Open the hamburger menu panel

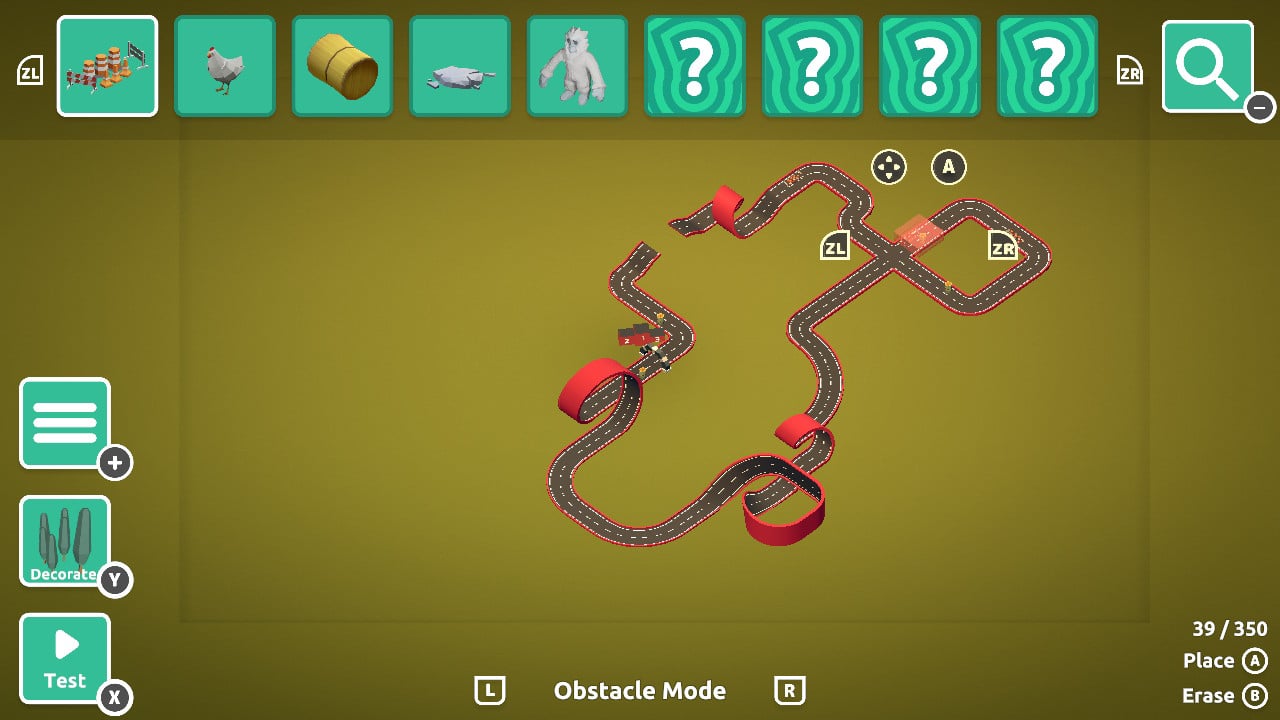pos(66,423)
